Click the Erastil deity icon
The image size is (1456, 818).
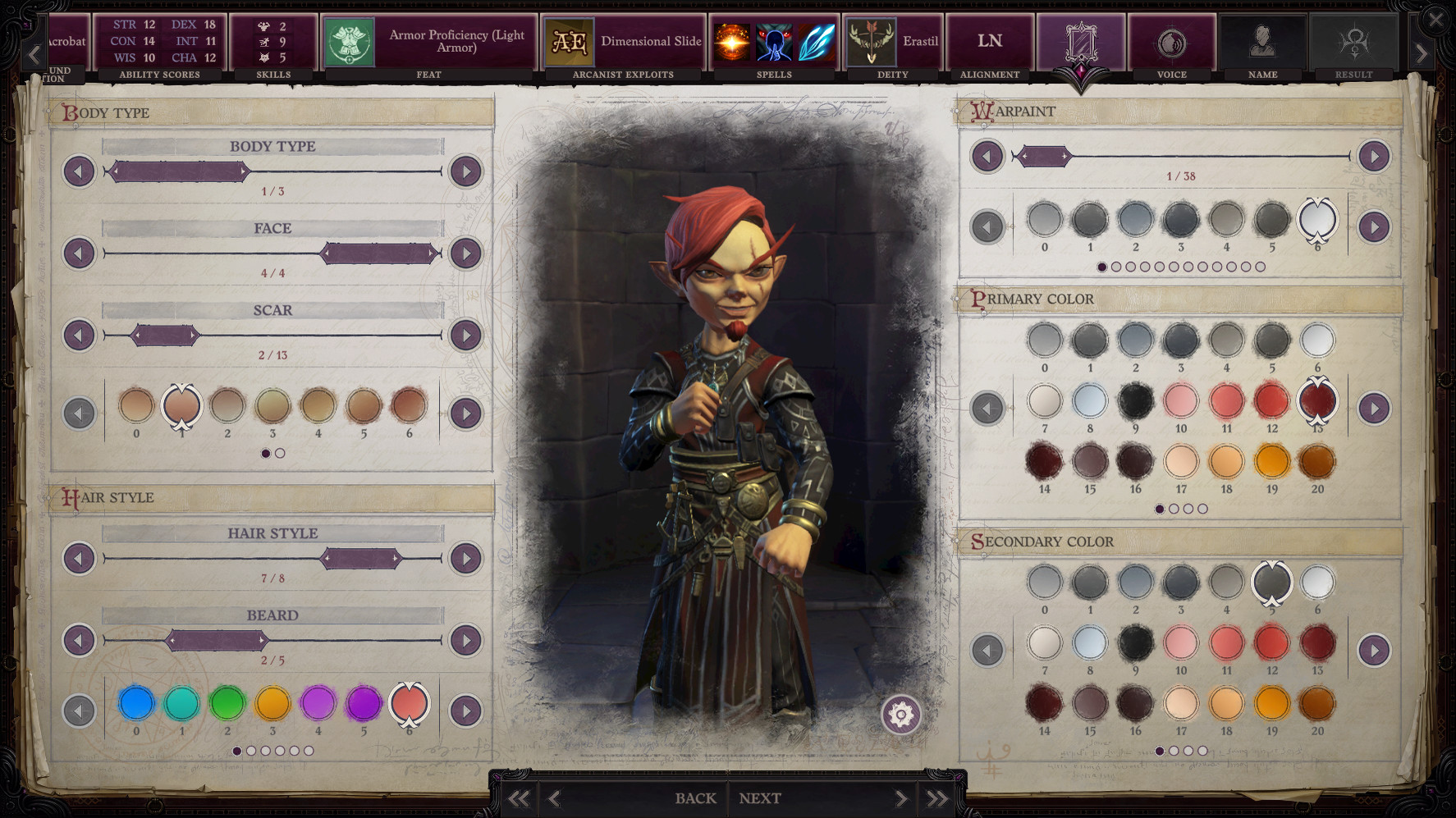coord(872,40)
